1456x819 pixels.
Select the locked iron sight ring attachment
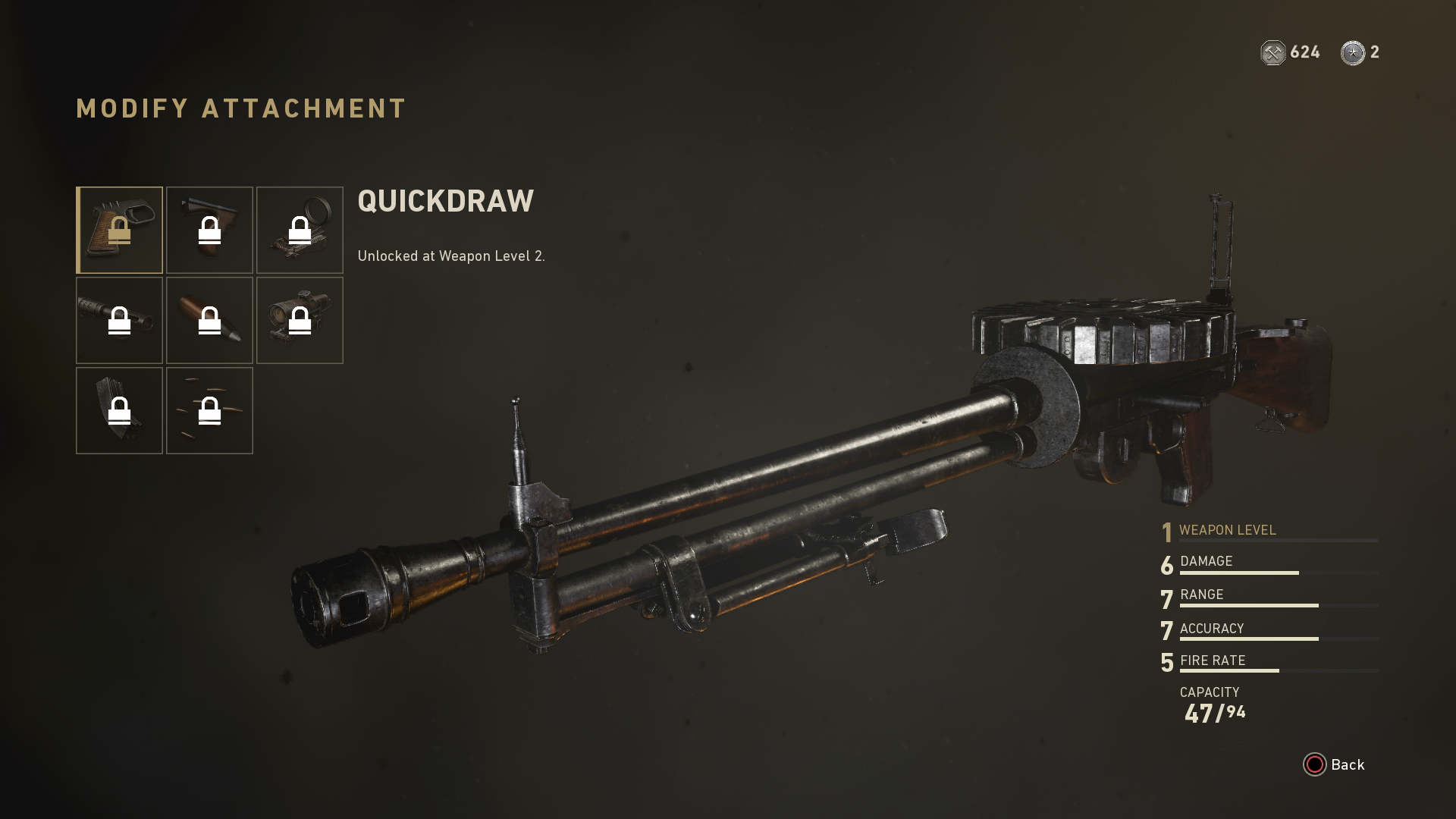coord(300,230)
